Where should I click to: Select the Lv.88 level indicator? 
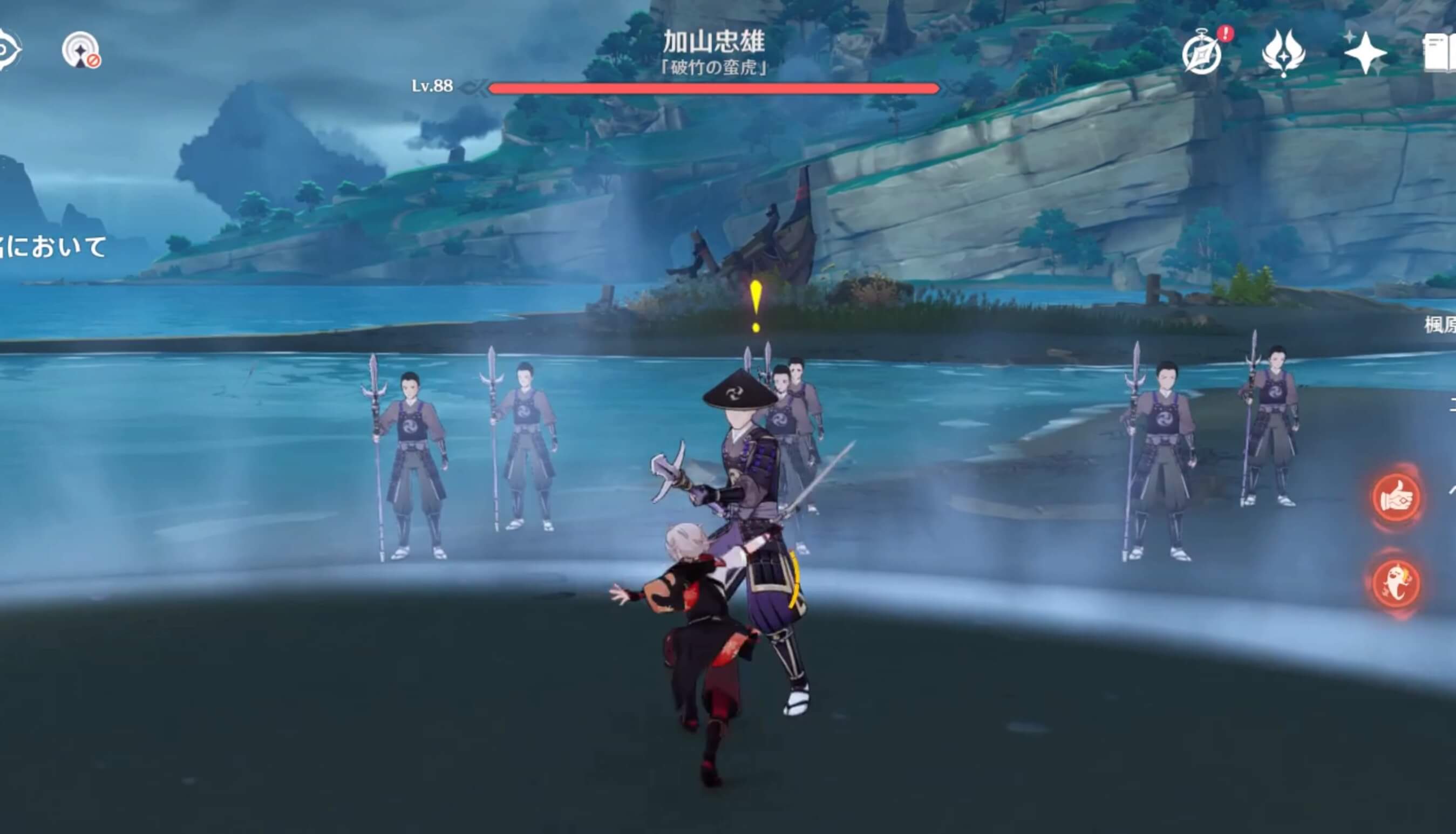434,87
